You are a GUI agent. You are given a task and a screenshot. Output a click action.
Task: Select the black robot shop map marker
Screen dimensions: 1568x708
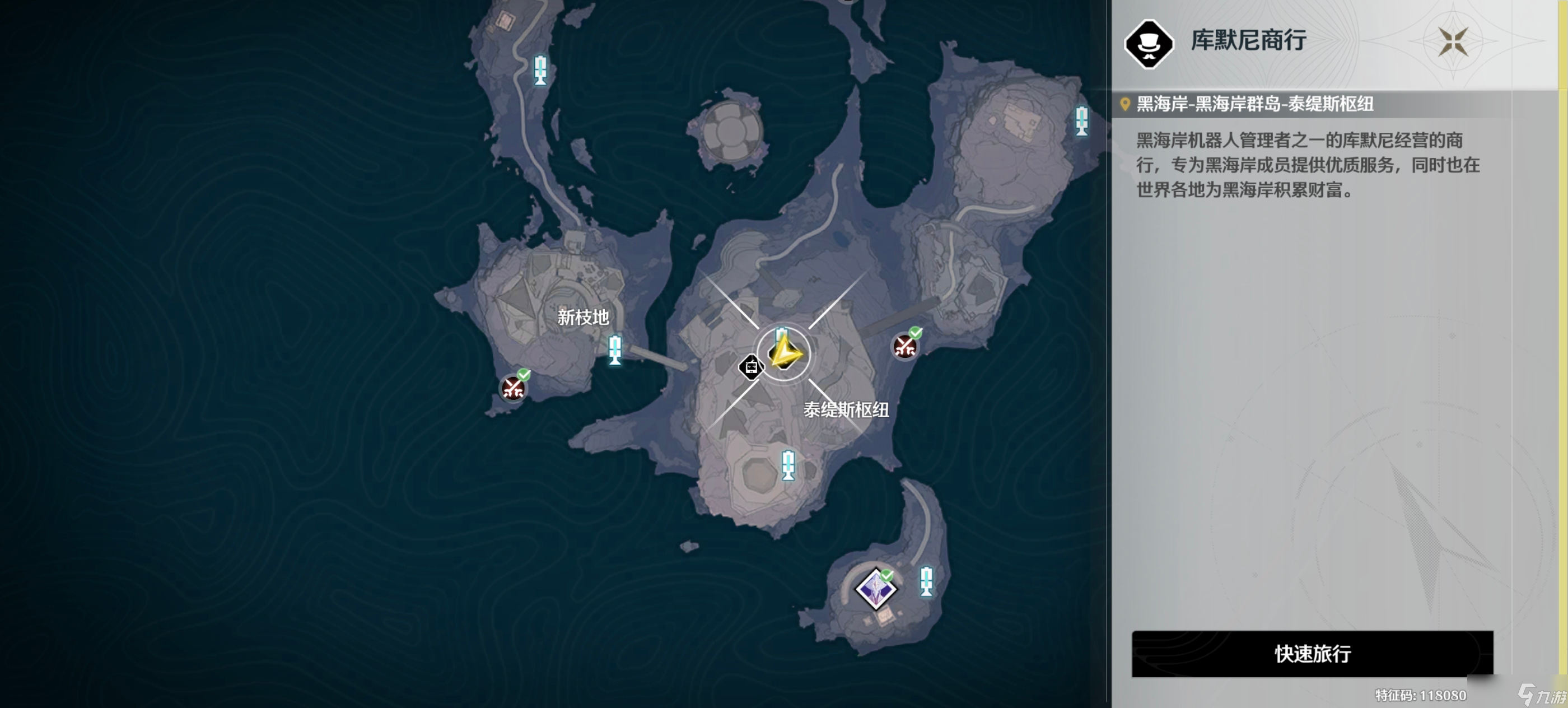click(x=750, y=367)
